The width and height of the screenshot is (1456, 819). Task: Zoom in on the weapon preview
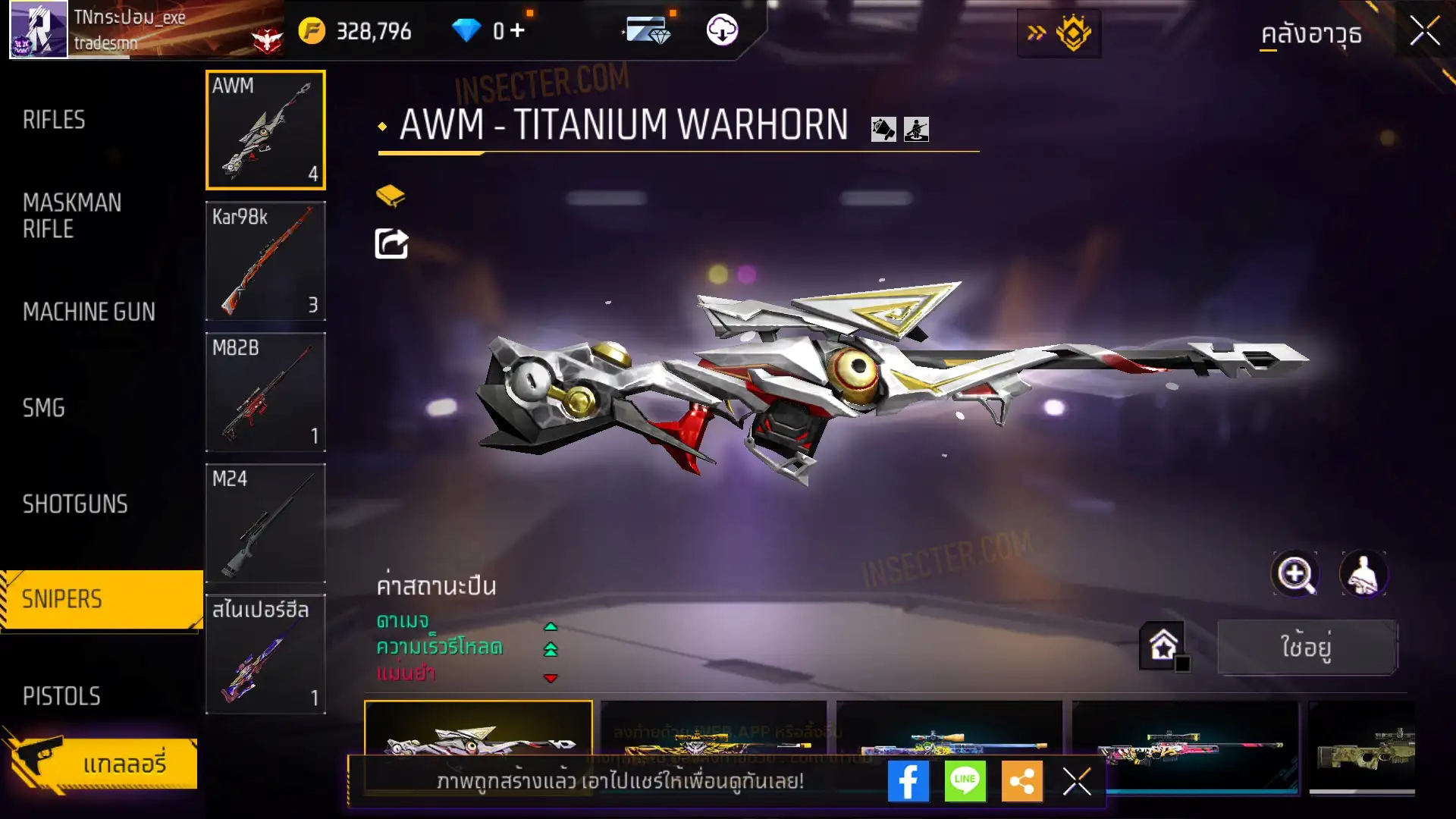tap(1294, 574)
